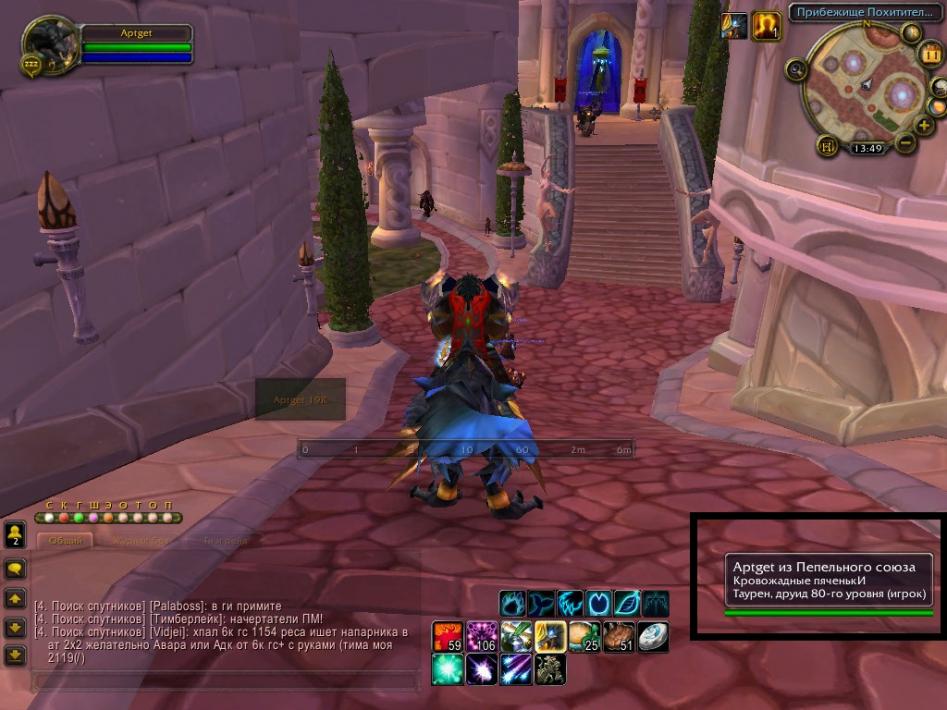Toggle the minimap tracking magnifier button

(x=797, y=69)
